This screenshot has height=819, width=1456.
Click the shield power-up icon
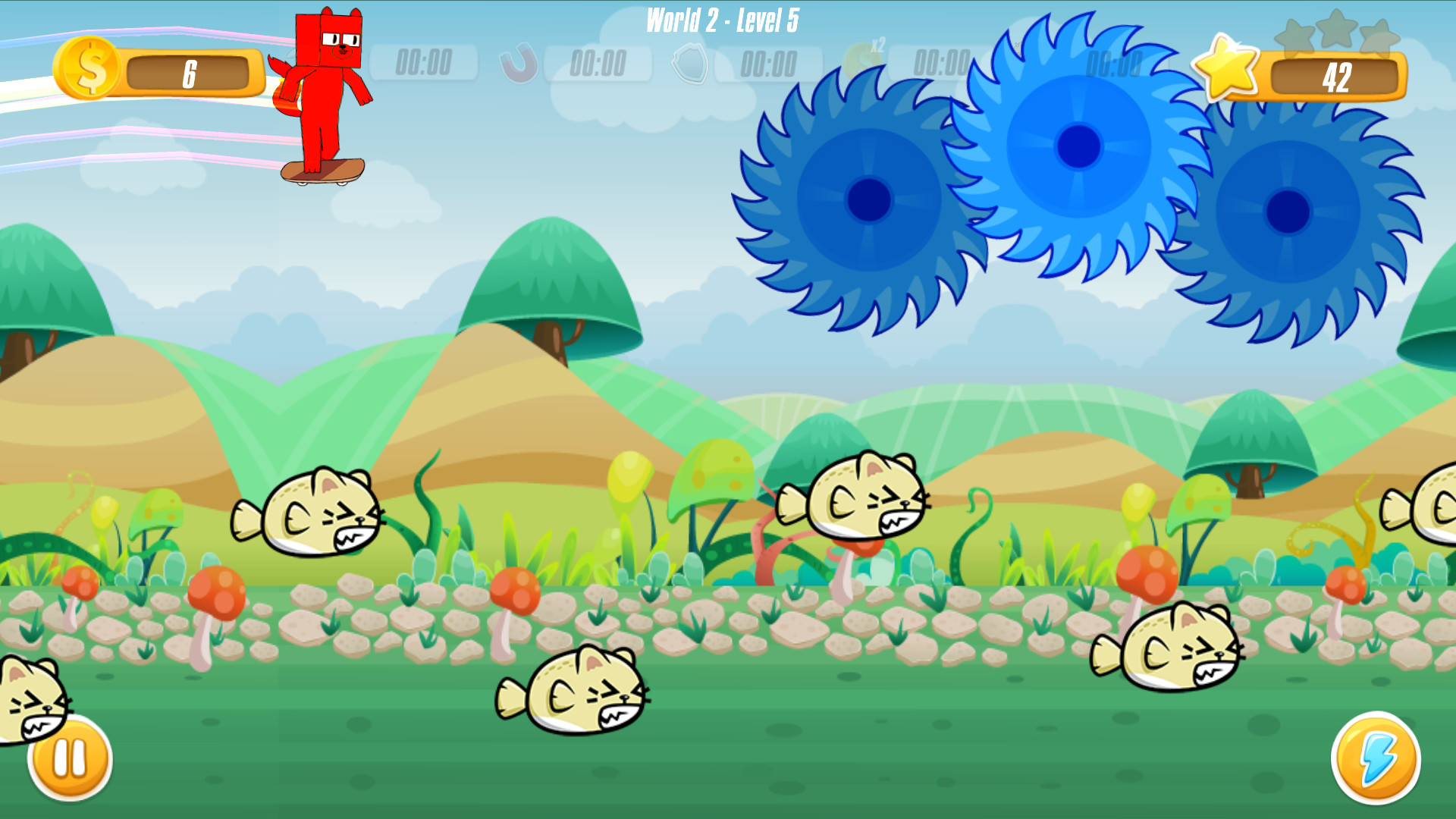coord(690,65)
